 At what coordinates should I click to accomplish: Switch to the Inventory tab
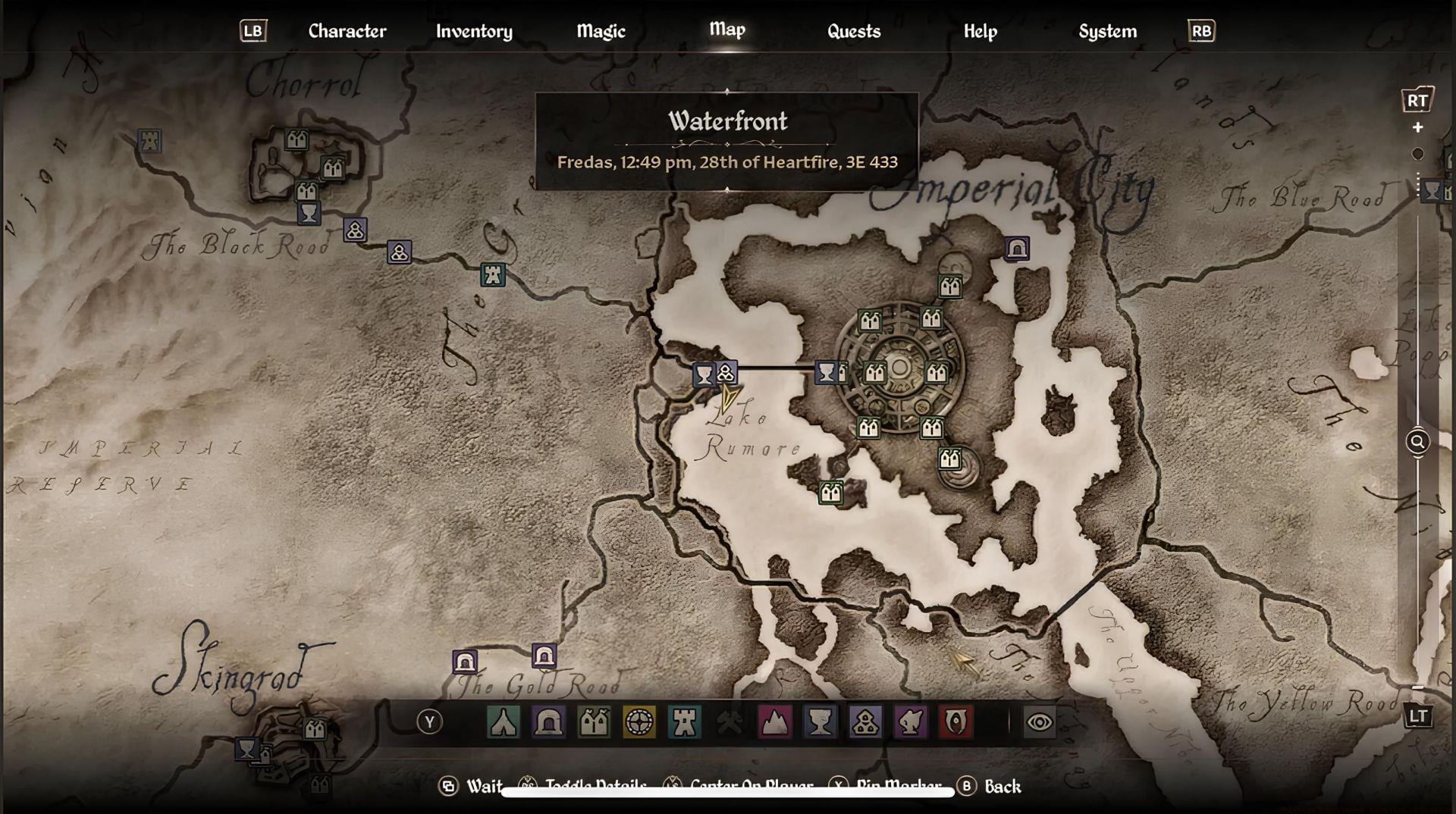point(473,31)
